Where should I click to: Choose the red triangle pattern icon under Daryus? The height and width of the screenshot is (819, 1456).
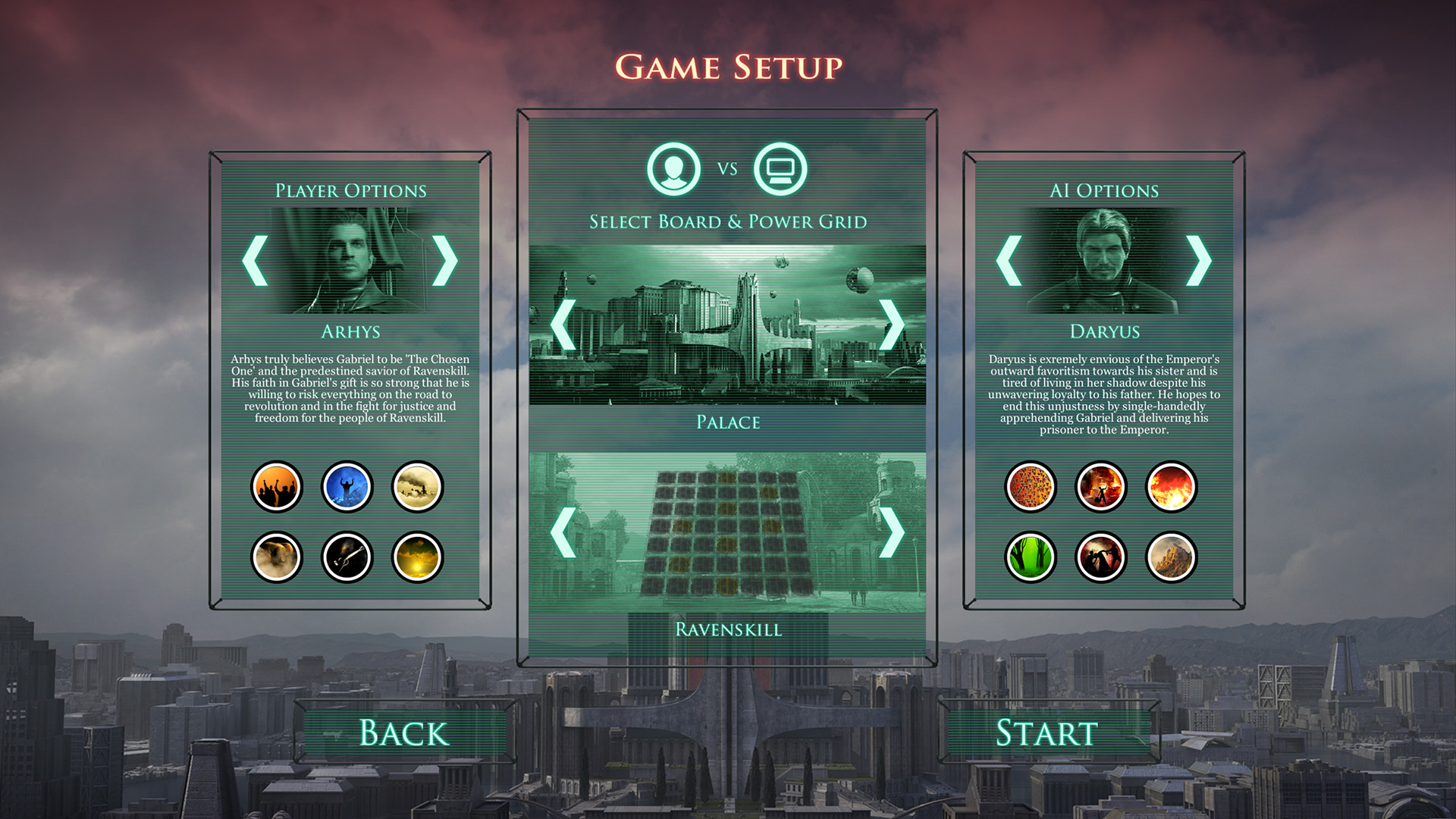click(x=1031, y=488)
